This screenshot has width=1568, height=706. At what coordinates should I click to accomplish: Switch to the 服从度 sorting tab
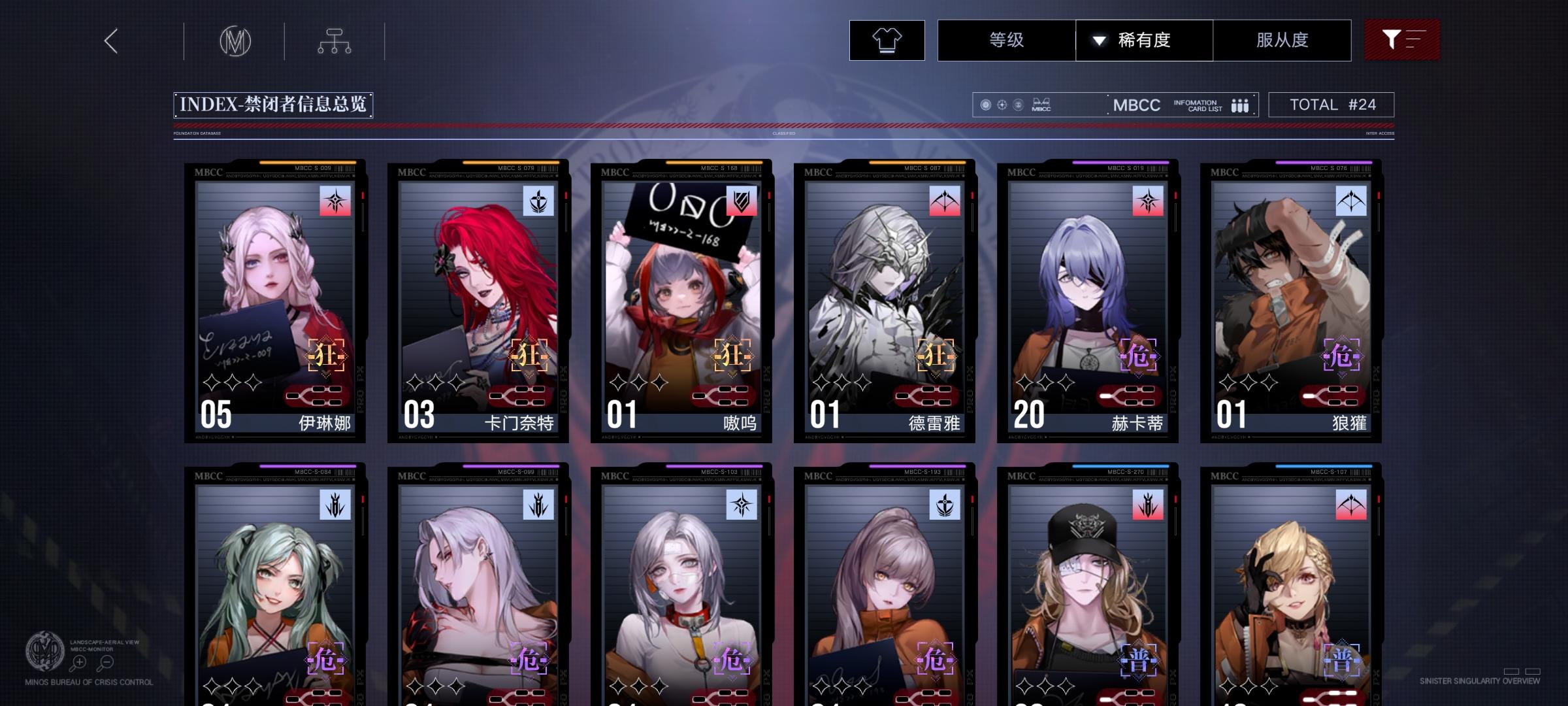tap(1282, 40)
